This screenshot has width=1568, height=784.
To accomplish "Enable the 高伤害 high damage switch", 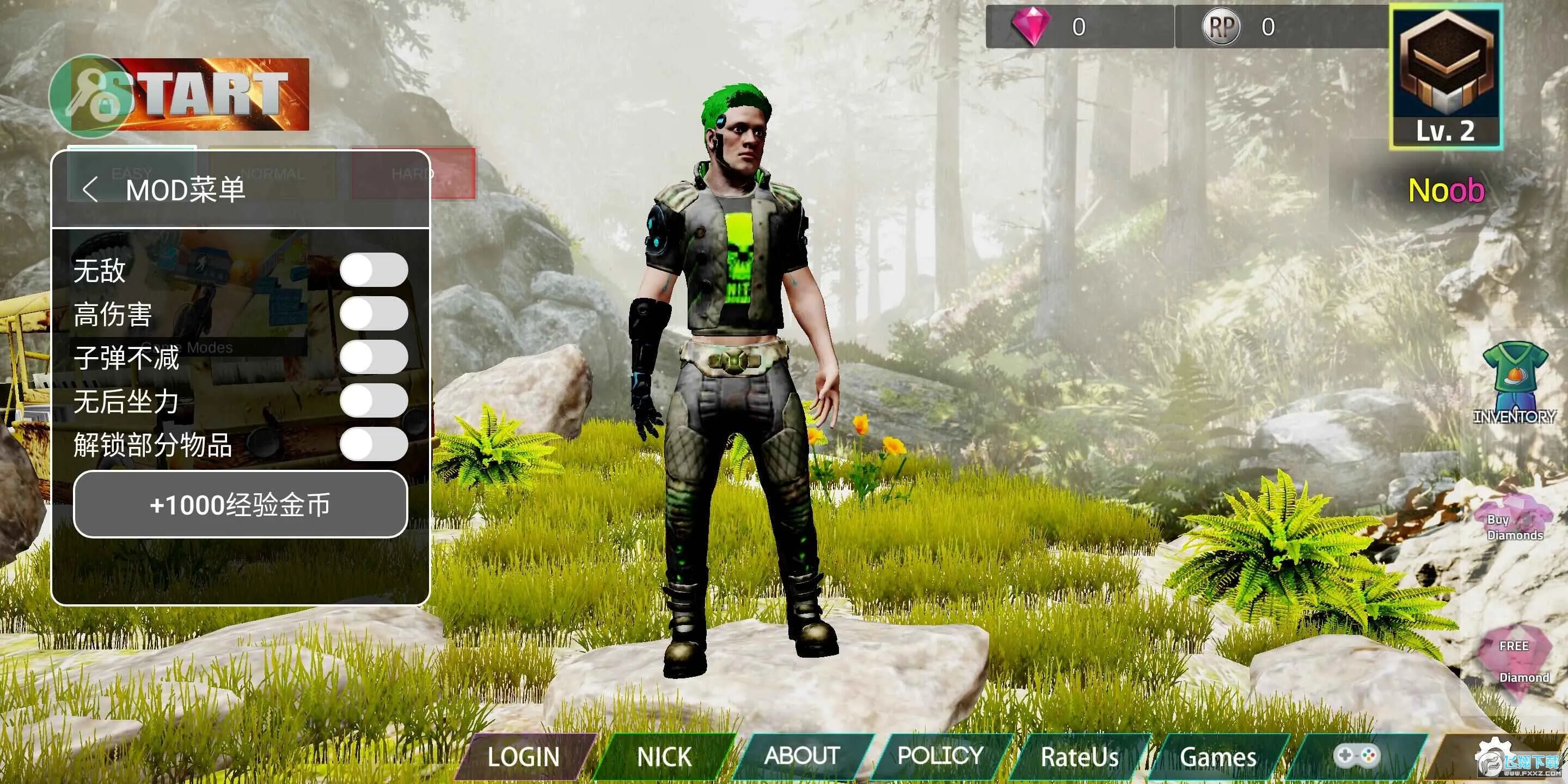I will pos(373,314).
